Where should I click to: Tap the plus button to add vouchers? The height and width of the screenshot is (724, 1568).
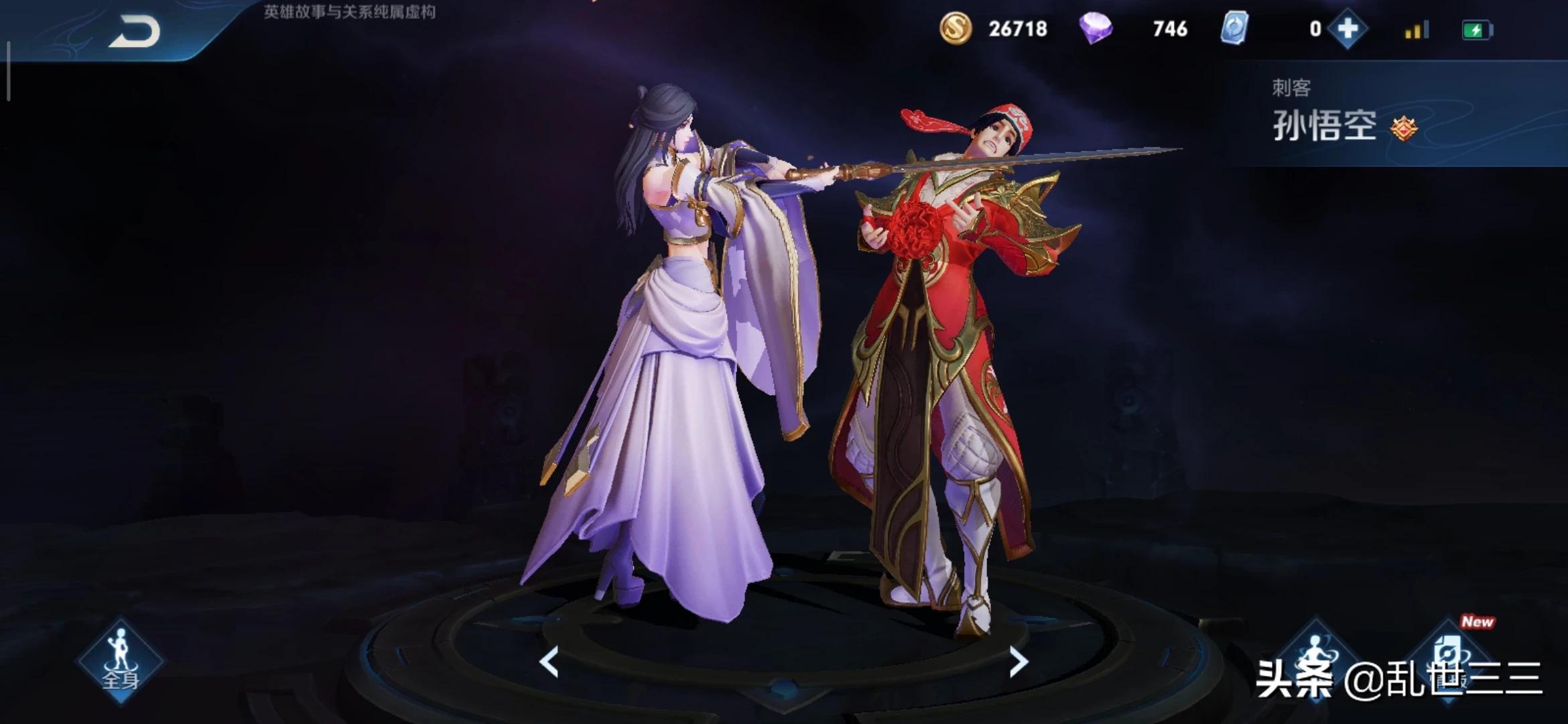(1347, 29)
